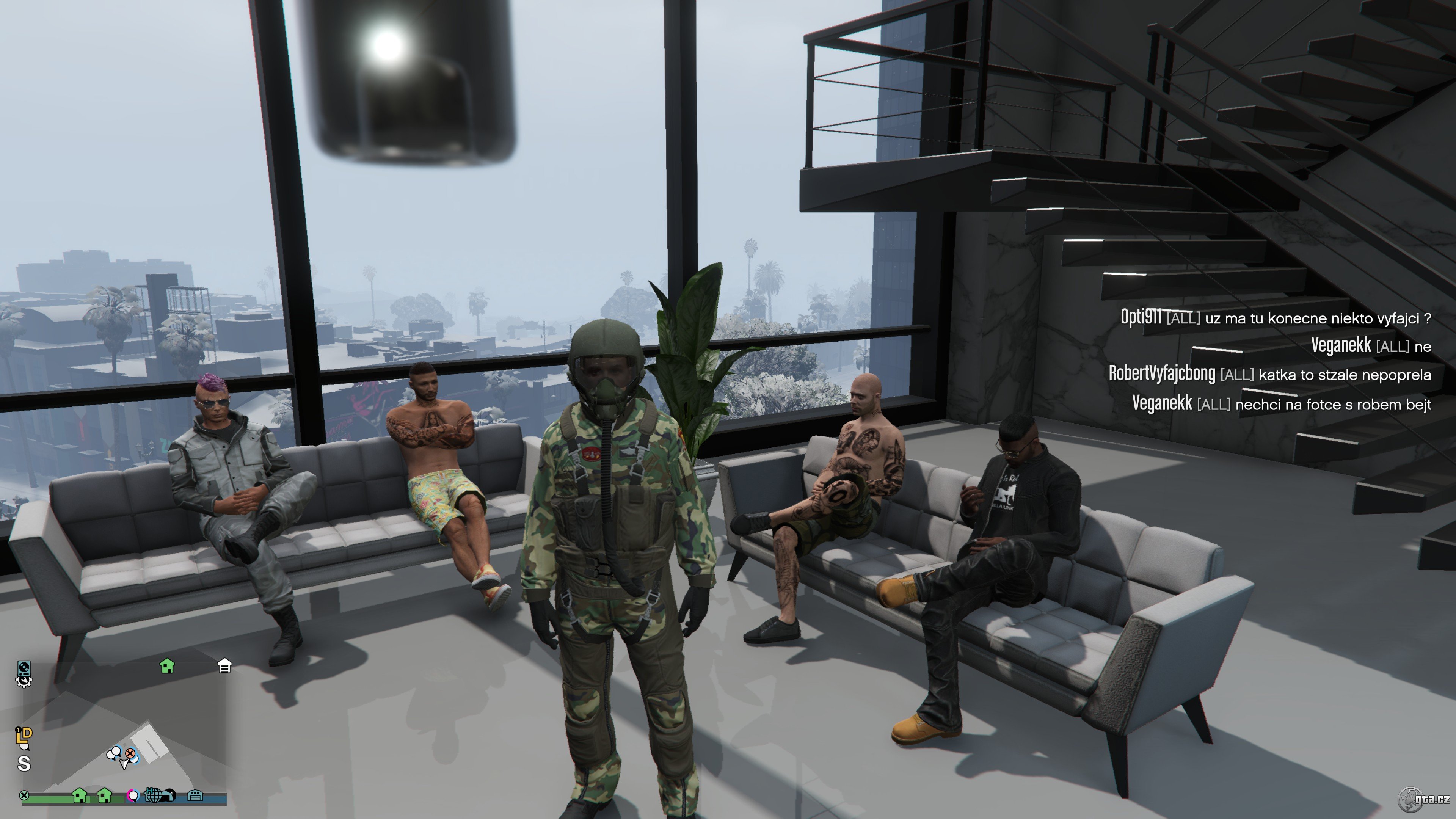Select the white S blip
This screenshot has width=1456, height=819.
click(x=24, y=764)
